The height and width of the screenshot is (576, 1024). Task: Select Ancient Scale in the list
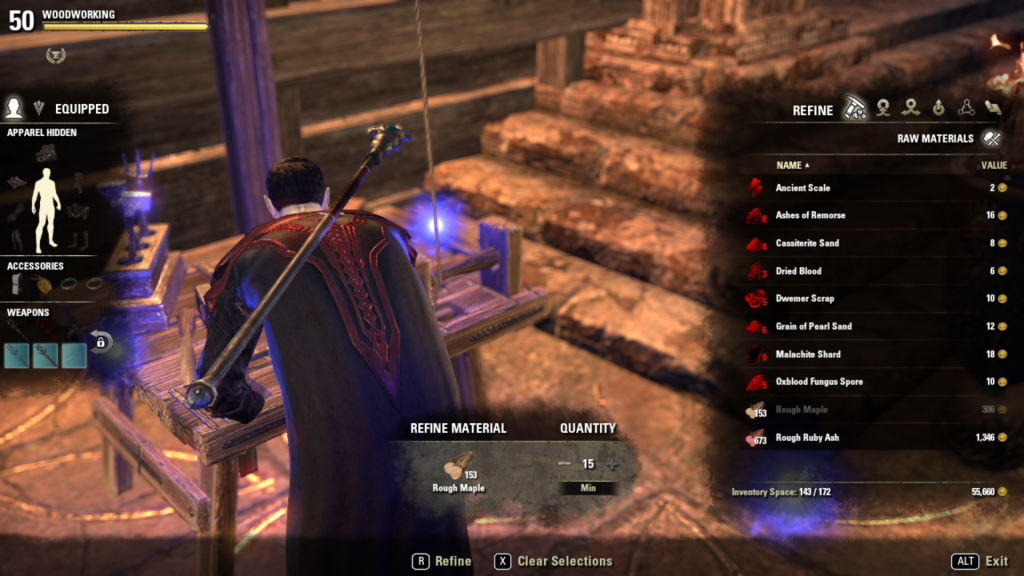(803, 188)
